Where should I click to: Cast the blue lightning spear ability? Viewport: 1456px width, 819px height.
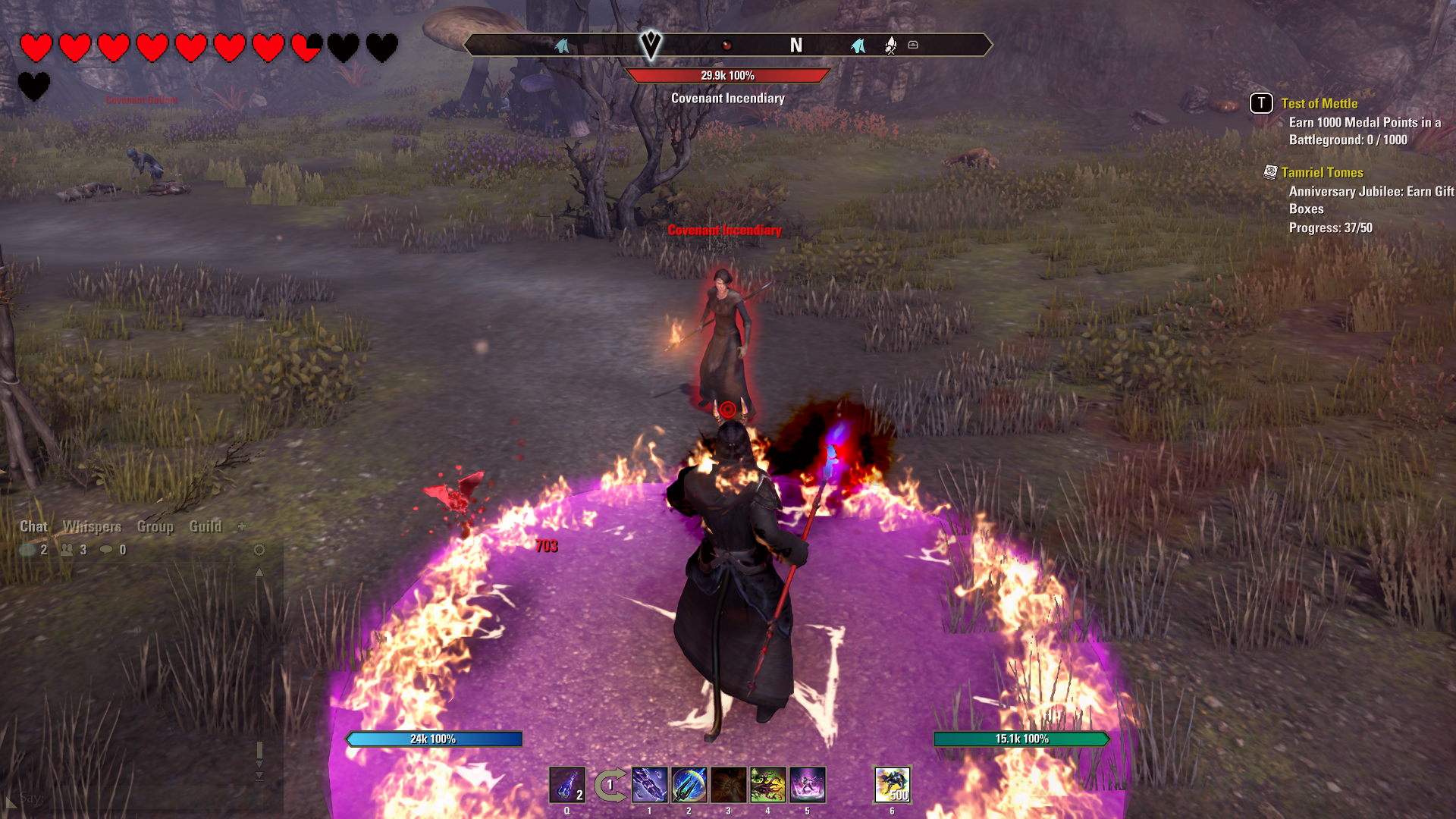coord(689,785)
